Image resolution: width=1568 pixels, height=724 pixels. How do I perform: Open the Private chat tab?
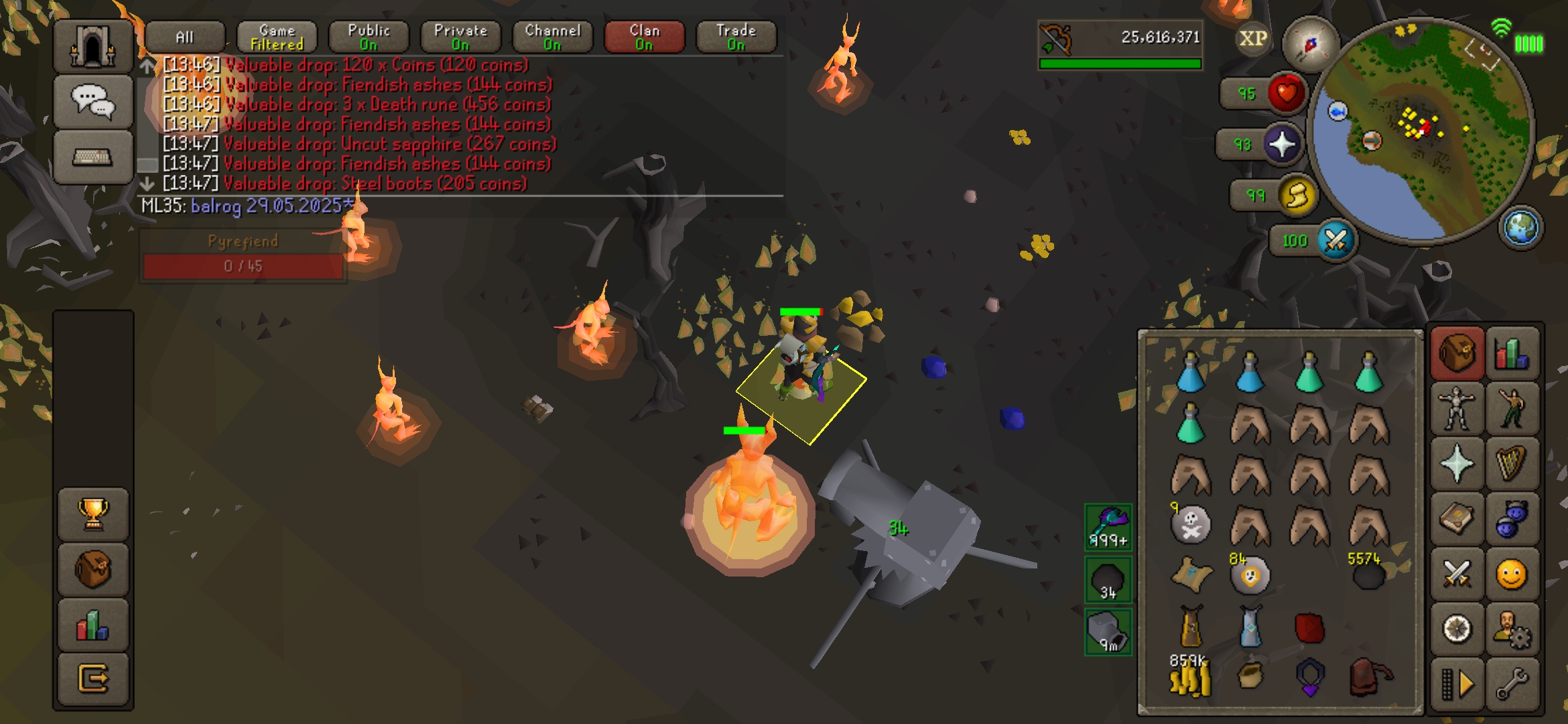pyautogui.click(x=460, y=37)
